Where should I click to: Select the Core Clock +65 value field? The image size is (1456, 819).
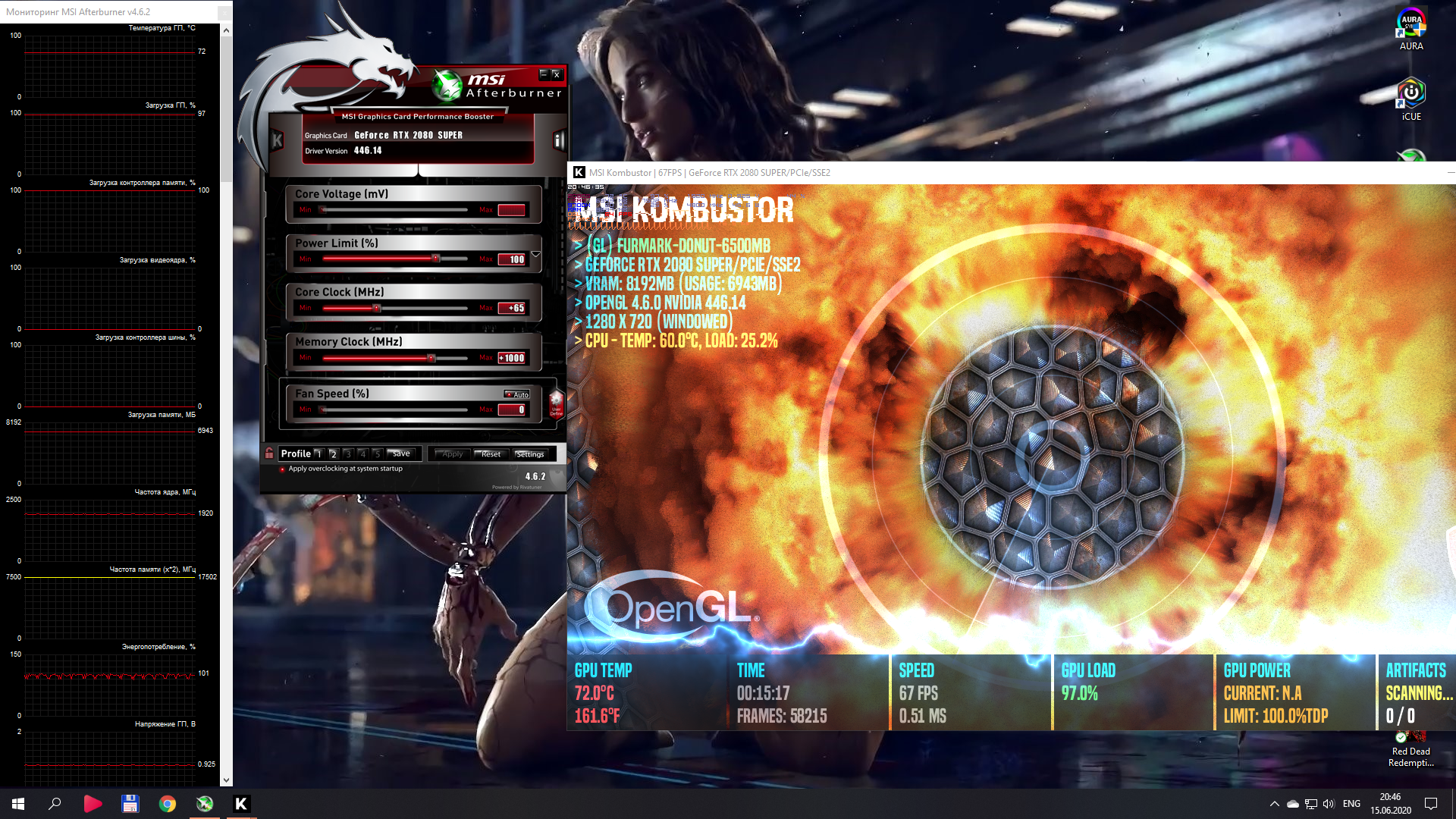(x=512, y=308)
